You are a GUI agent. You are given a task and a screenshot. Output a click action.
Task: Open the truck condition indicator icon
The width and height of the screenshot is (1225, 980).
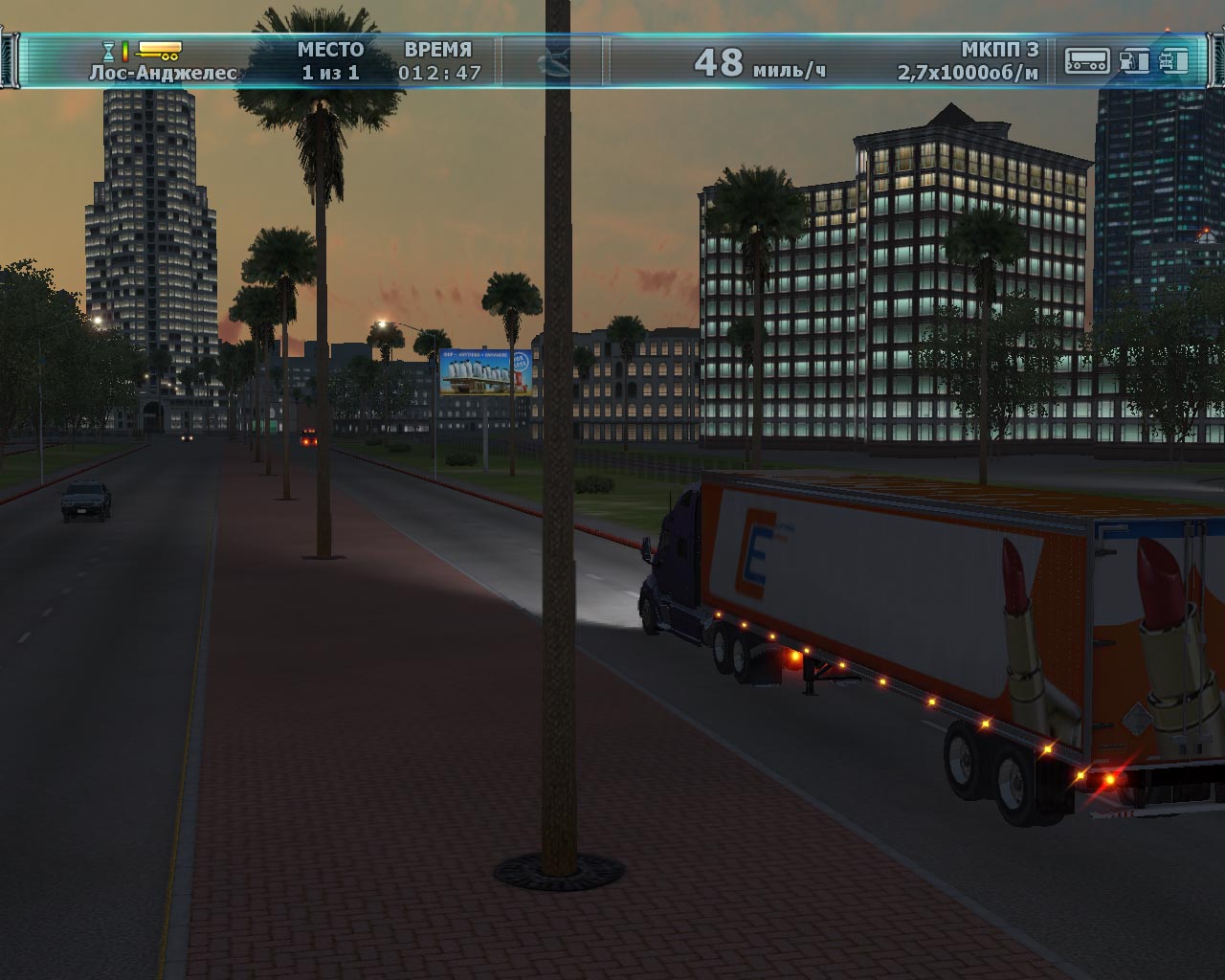[1174, 61]
